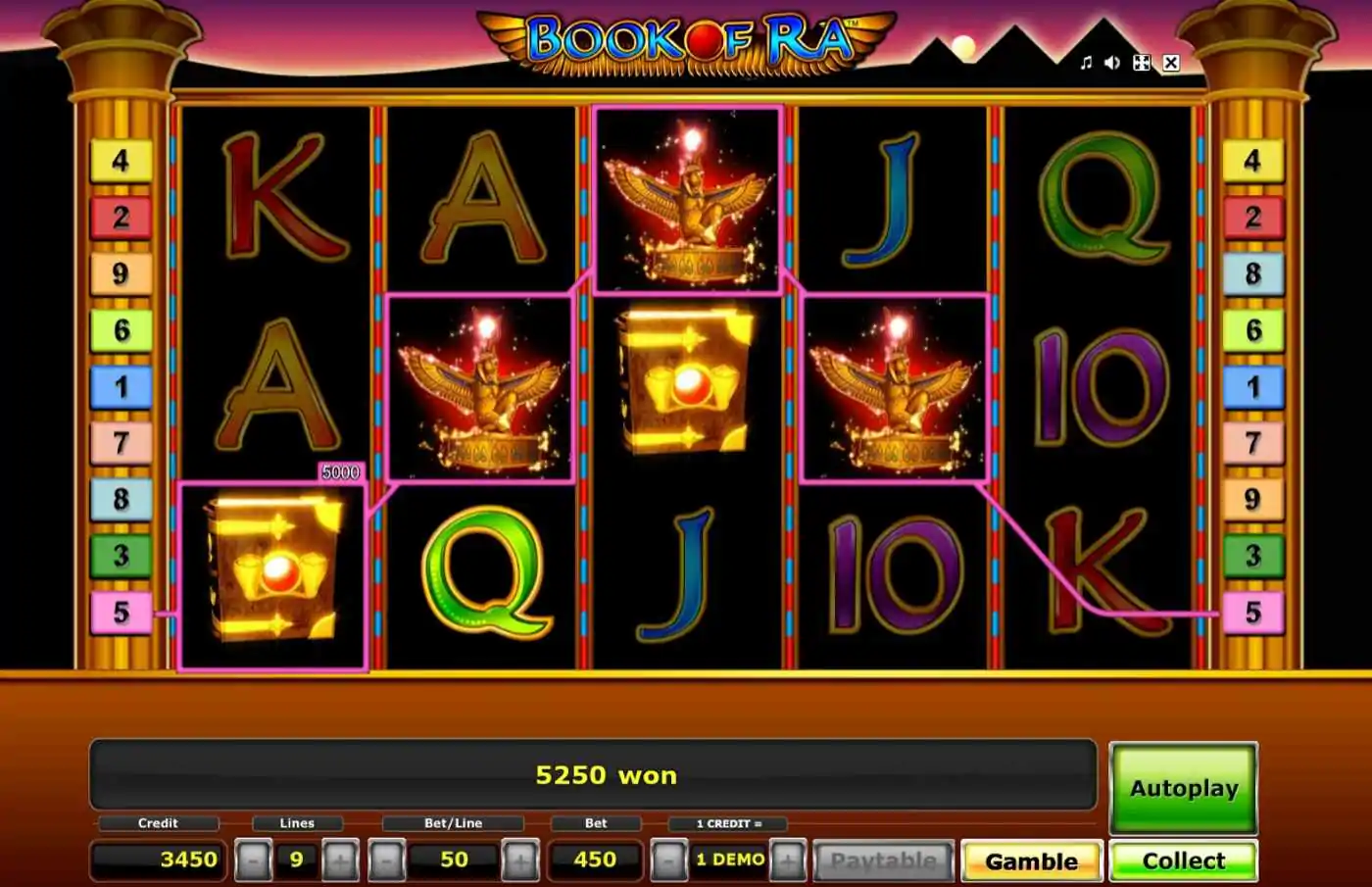This screenshot has width=1372, height=887.
Task: Toggle the music note icon
Action: pyautogui.click(x=1086, y=63)
